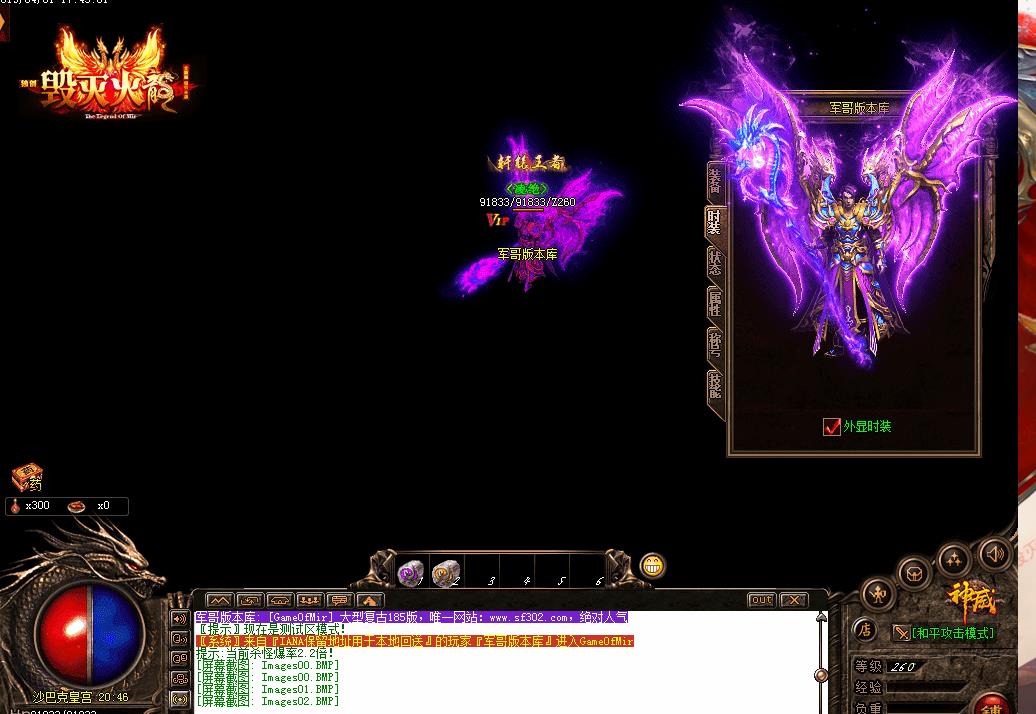The image size is (1036, 714).
Task: Open the 状态 status tab
Action: pyautogui.click(x=716, y=263)
